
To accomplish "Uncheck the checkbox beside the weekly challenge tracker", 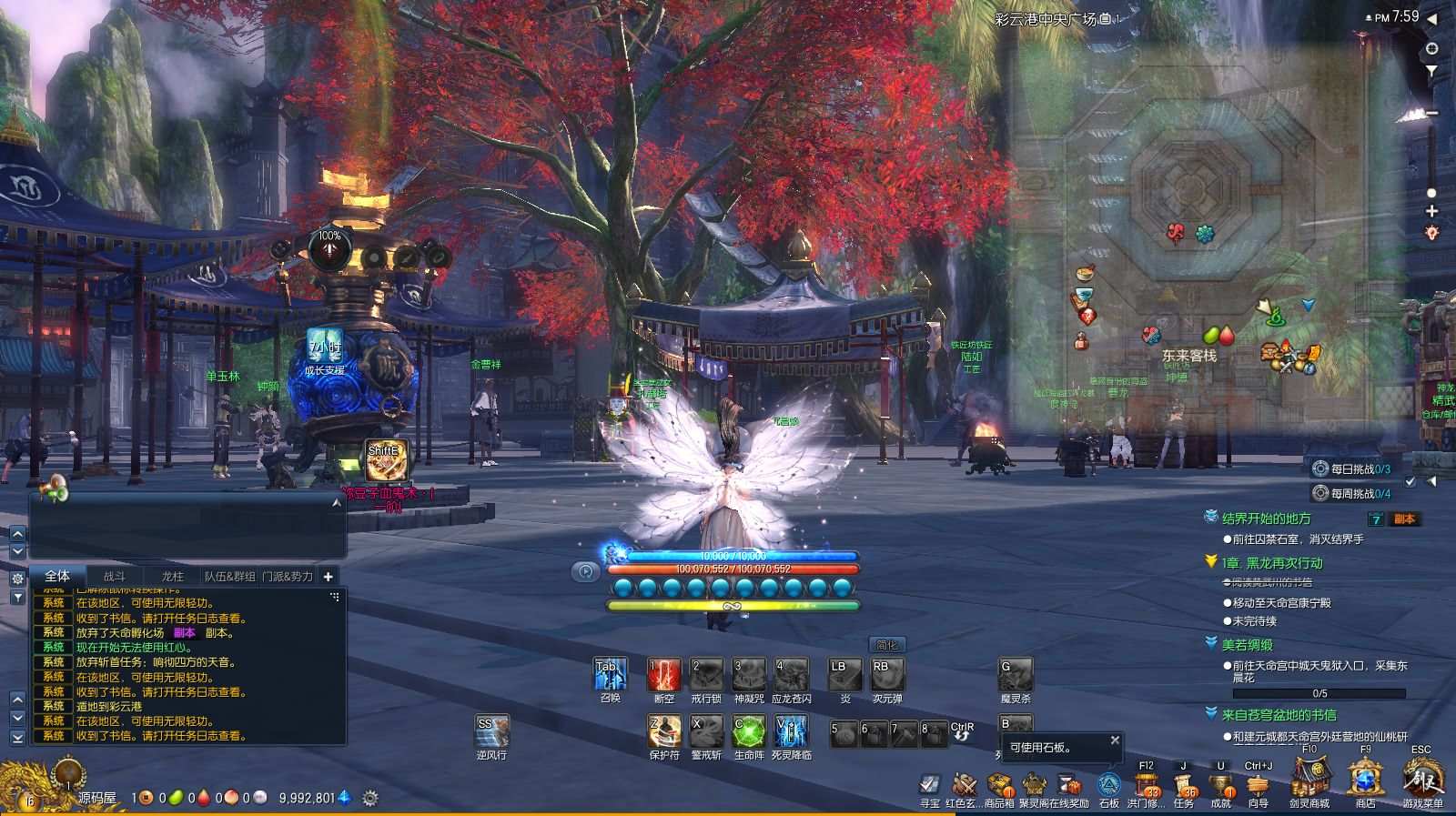I will tap(1410, 482).
